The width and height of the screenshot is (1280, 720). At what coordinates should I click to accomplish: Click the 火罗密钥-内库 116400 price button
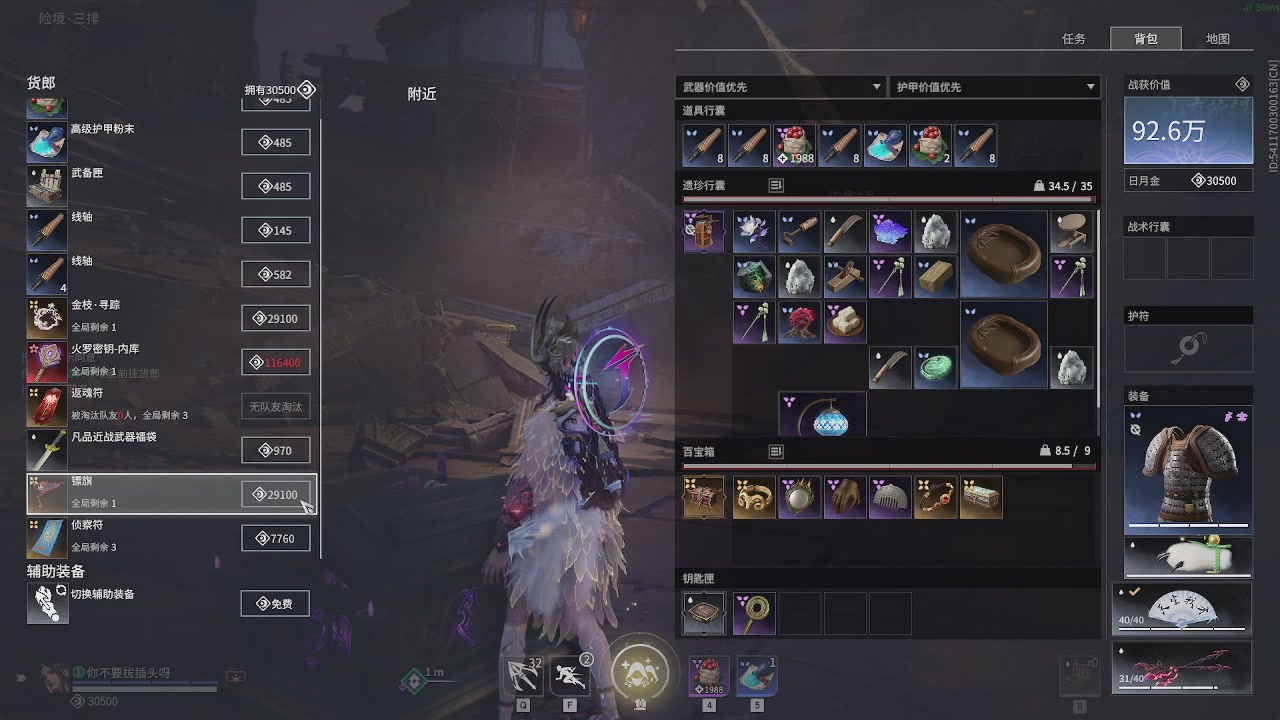tap(275, 362)
